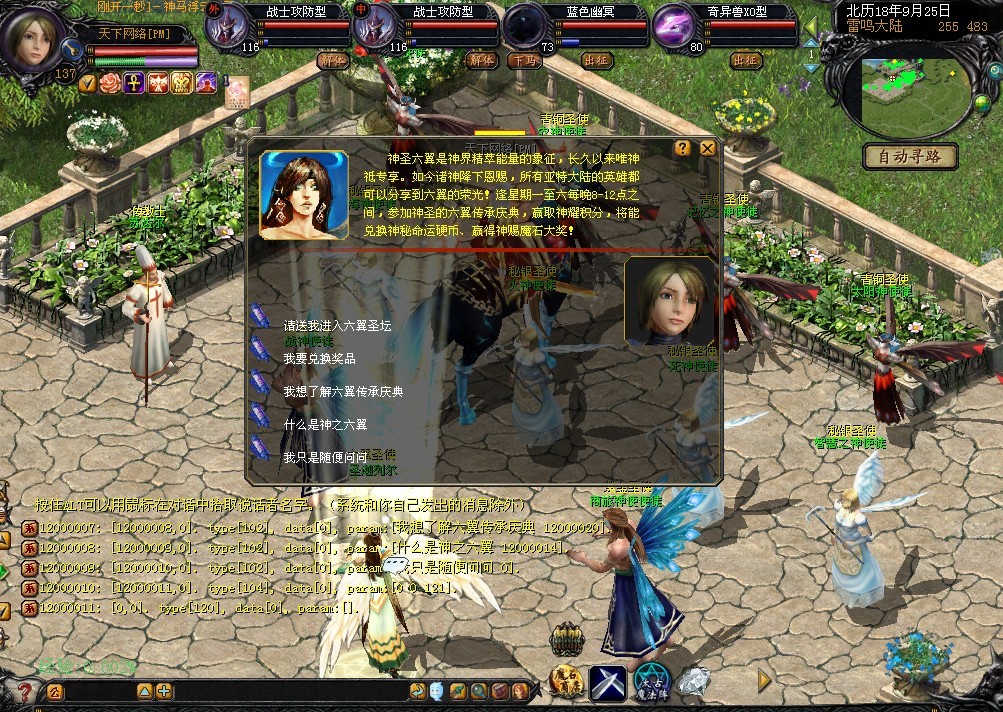
Task: Select the 蓝色幽冥 pet portrait
Action: [525, 28]
